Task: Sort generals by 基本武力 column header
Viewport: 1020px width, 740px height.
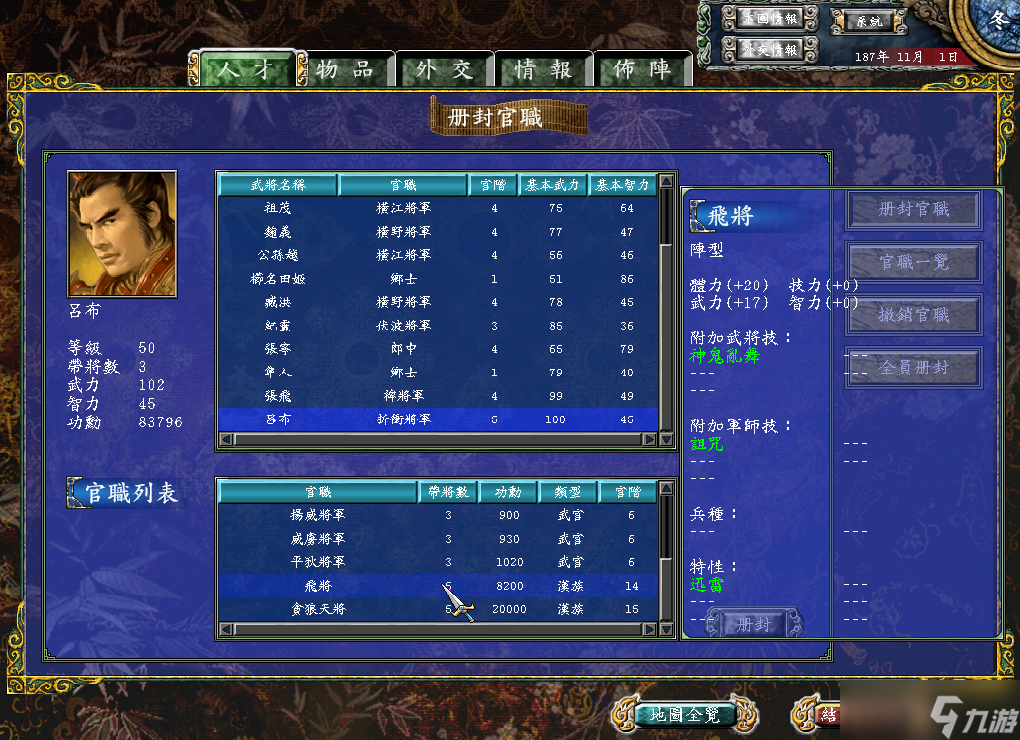Action: tap(553, 185)
